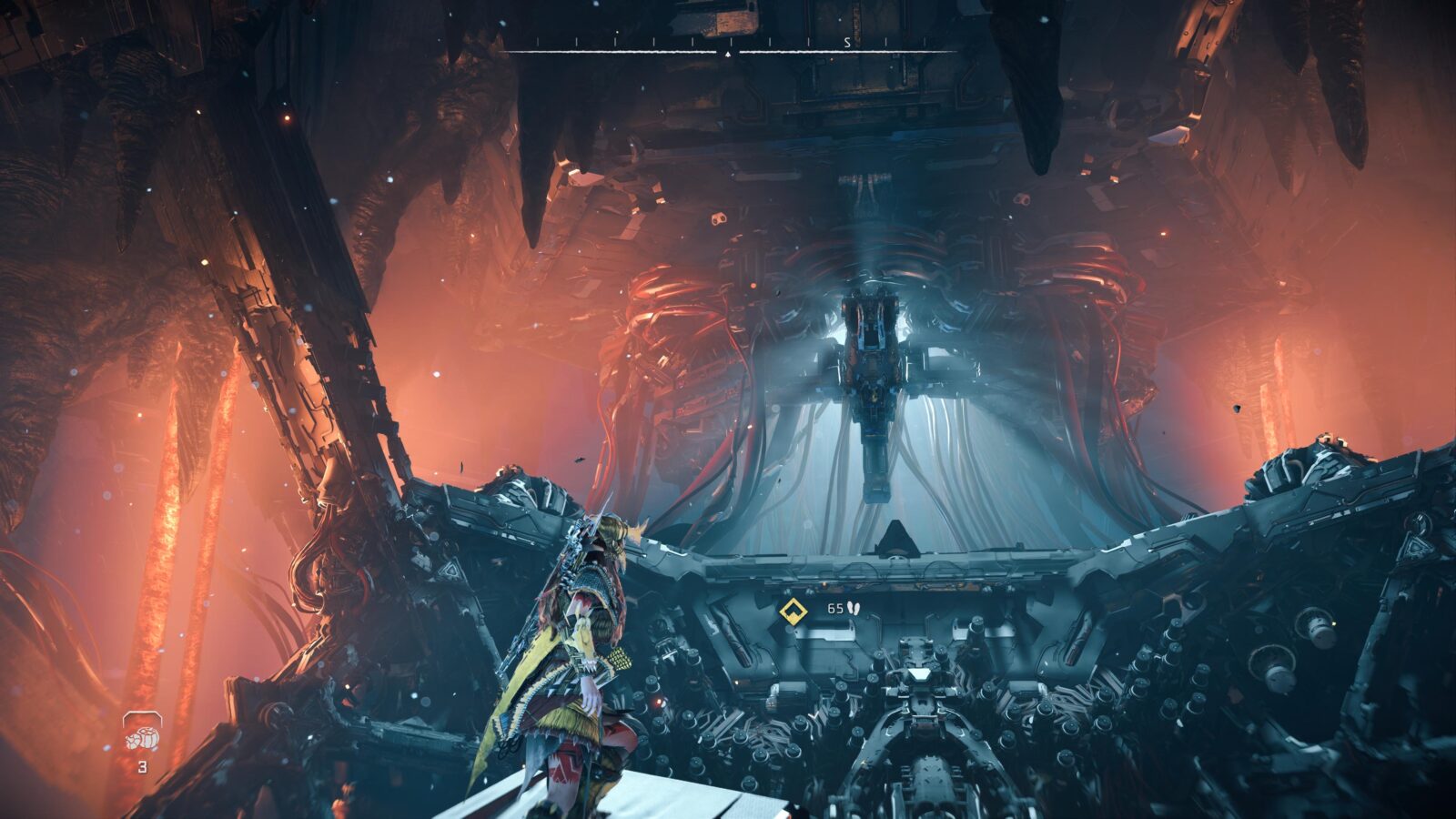1456x819 pixels.
Task: Select the yellow diamond quest waypoint marker
Action: [x=788, y=610]
